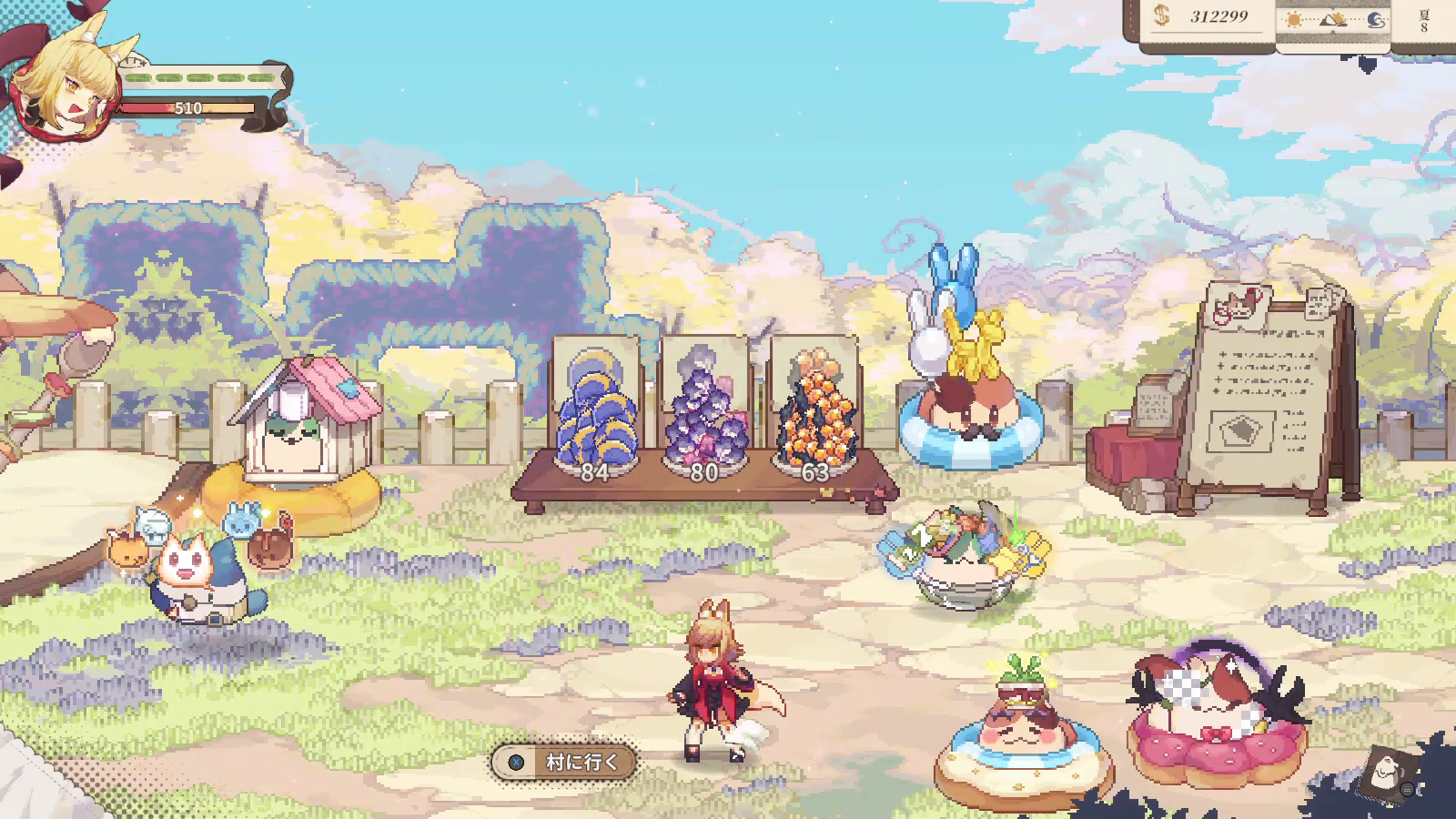Open the hamburger menu on the dark mat
The height and width of the screenshot is (819, 1456).
point(1407,790)
